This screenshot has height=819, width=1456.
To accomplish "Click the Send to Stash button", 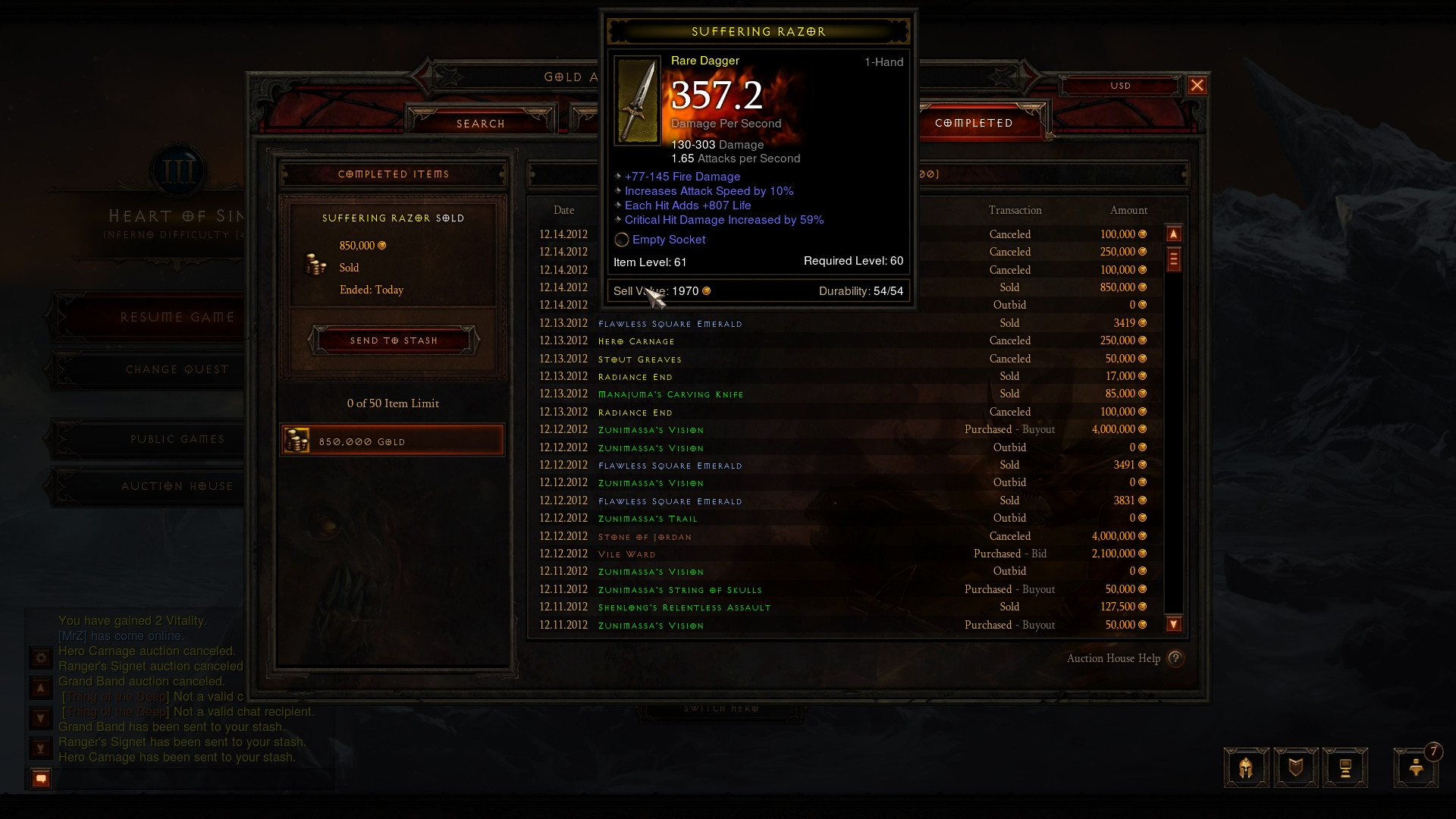I will coord(393,340).
